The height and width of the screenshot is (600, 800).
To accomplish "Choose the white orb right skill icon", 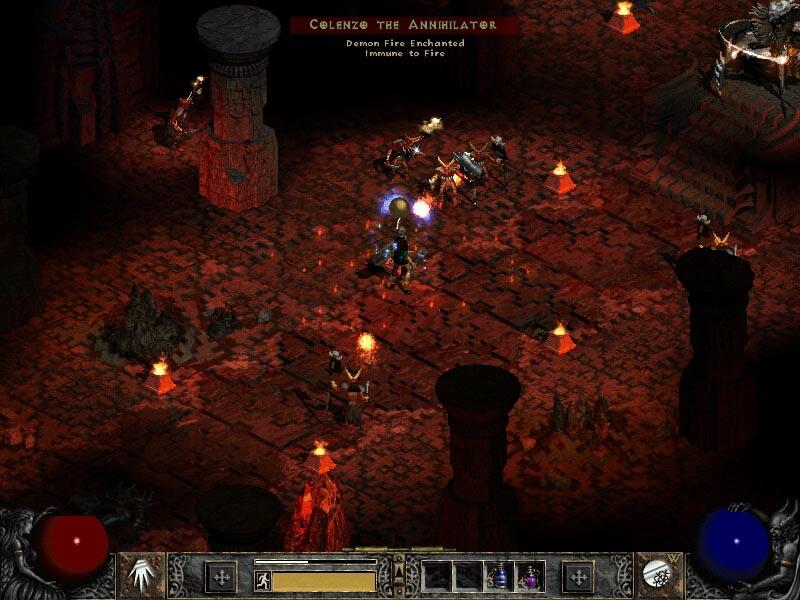I will pyautogui.click(x=657, y=575).
